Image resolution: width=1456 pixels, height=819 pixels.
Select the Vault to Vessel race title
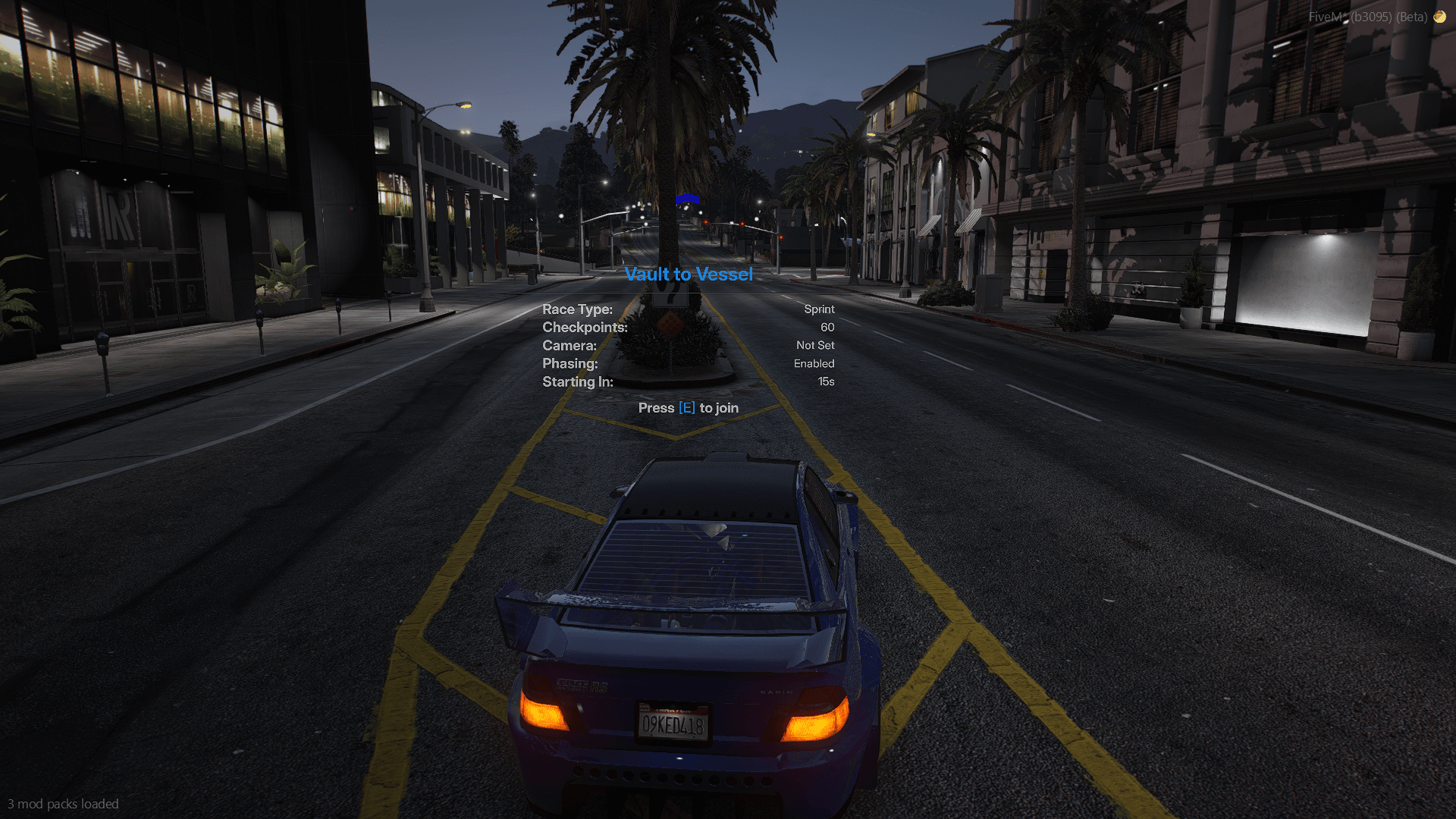(689, 274)
